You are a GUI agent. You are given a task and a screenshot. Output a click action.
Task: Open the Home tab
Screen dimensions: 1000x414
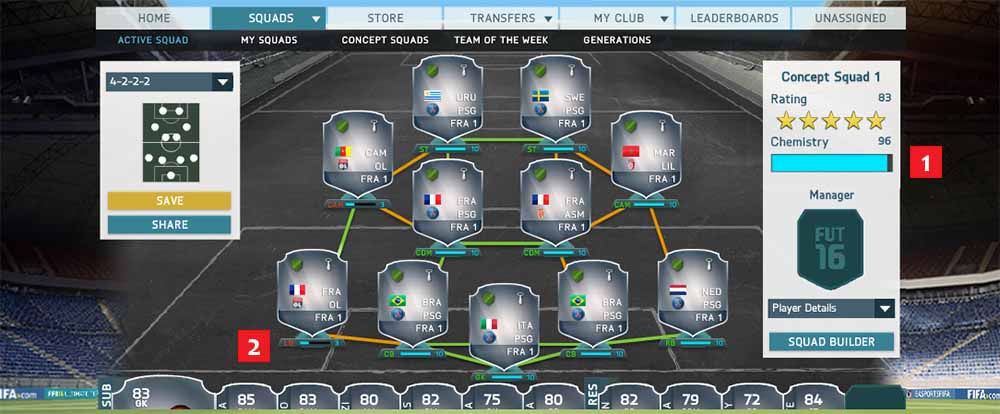[x=153, y=18]
